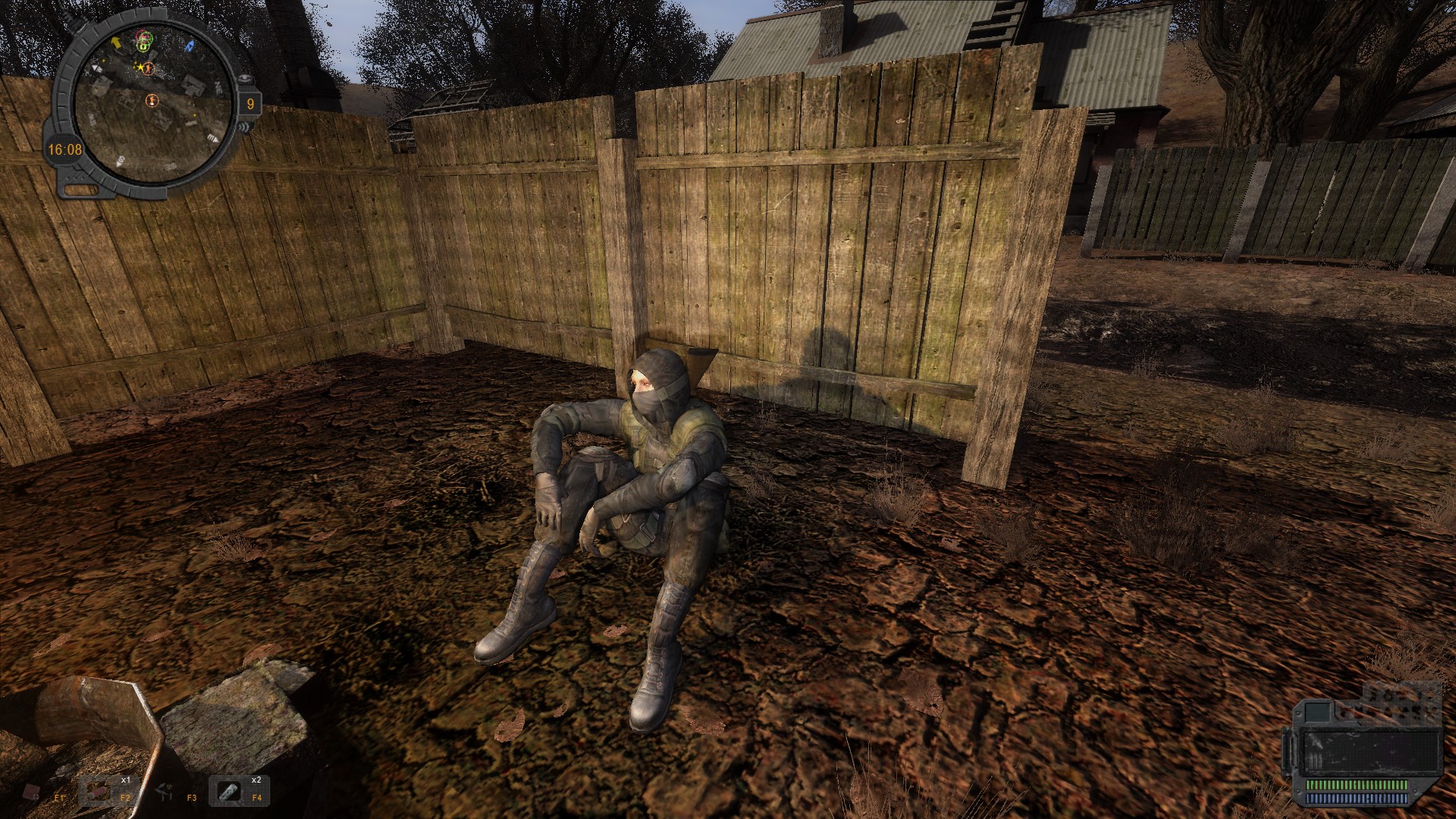Click the yellow star mission marker on the minimap
The image size is (1456, 819).
pyautogui.click(x=140, y=67)
